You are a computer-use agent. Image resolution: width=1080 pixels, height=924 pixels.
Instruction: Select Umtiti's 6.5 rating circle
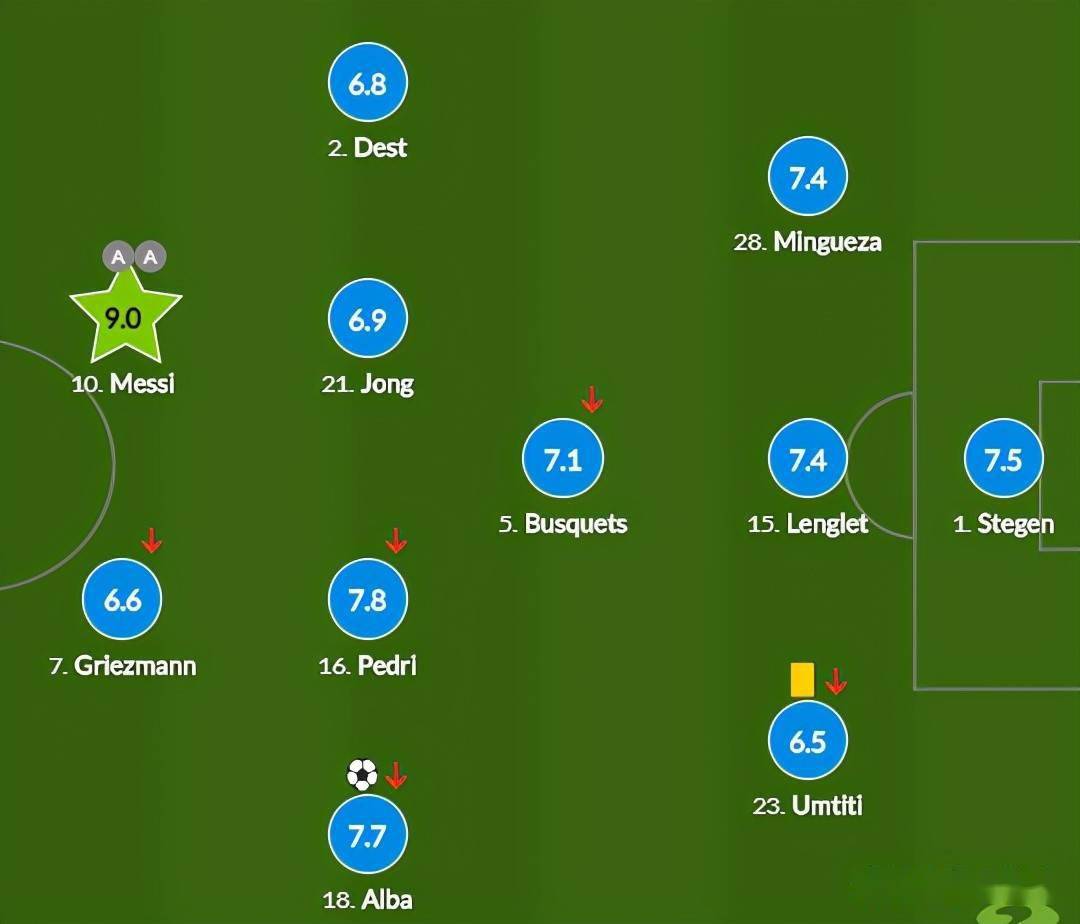[807, 742]
